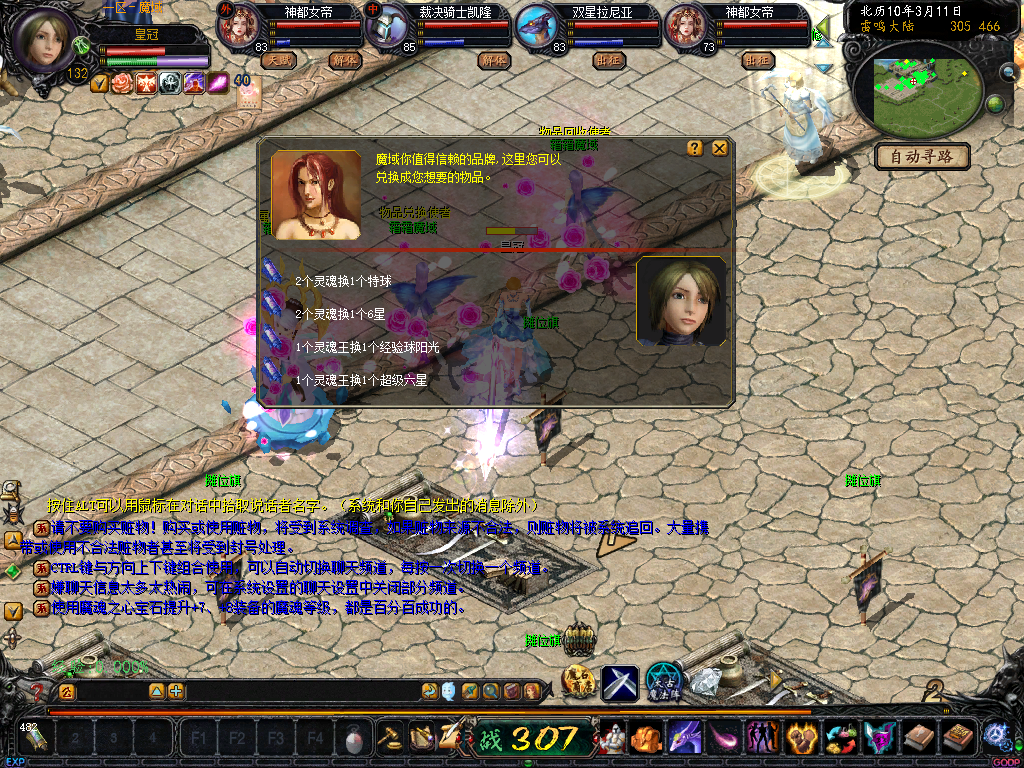Select the '2个灵魂换1个6星' exchange option
The height and width of the screenshot is (768, 1024).
coord(342,314)
